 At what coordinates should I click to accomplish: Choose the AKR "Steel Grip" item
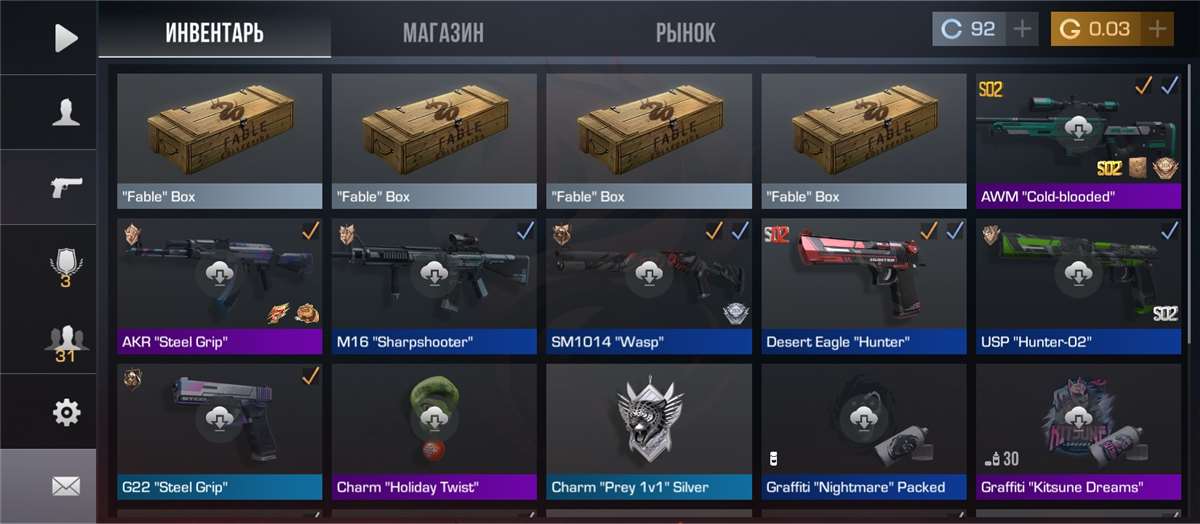pos(219,286)
